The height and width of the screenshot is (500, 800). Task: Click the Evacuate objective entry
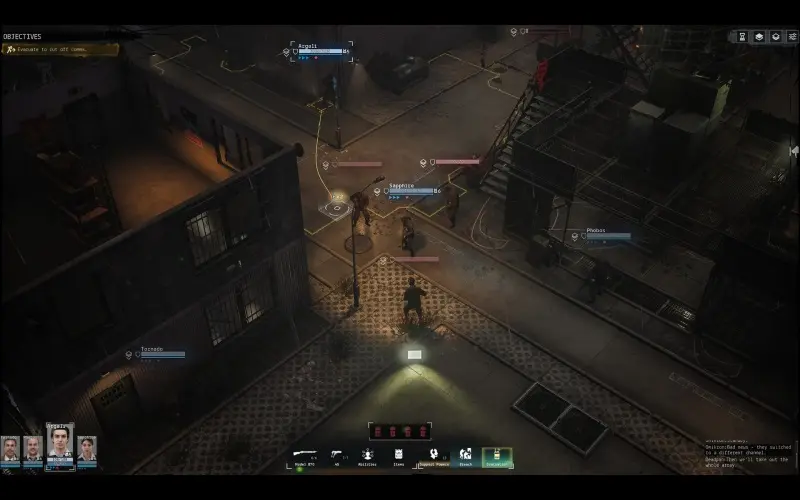click(60, 49)
